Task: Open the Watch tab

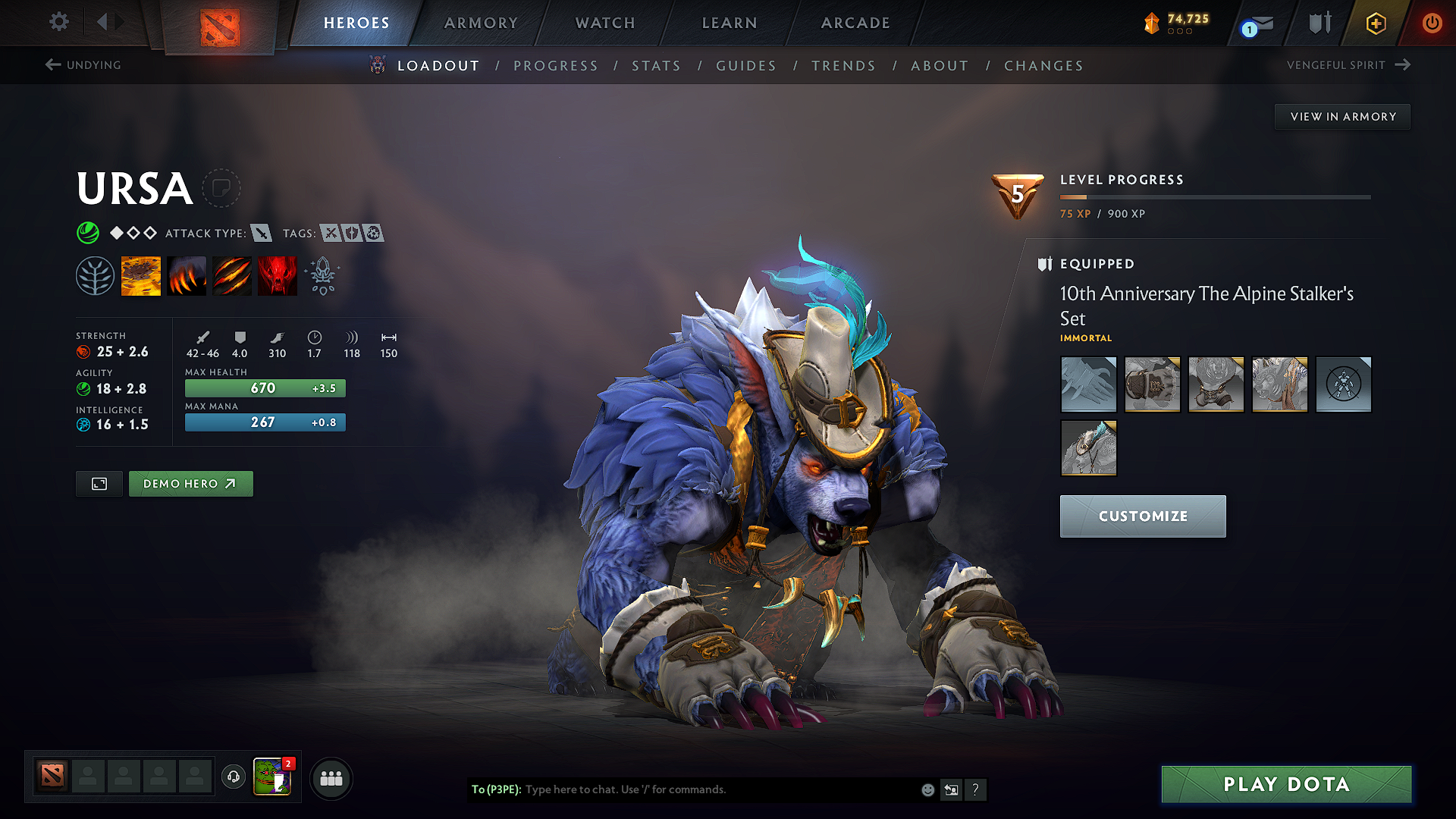Action: (x=605, y=23)
